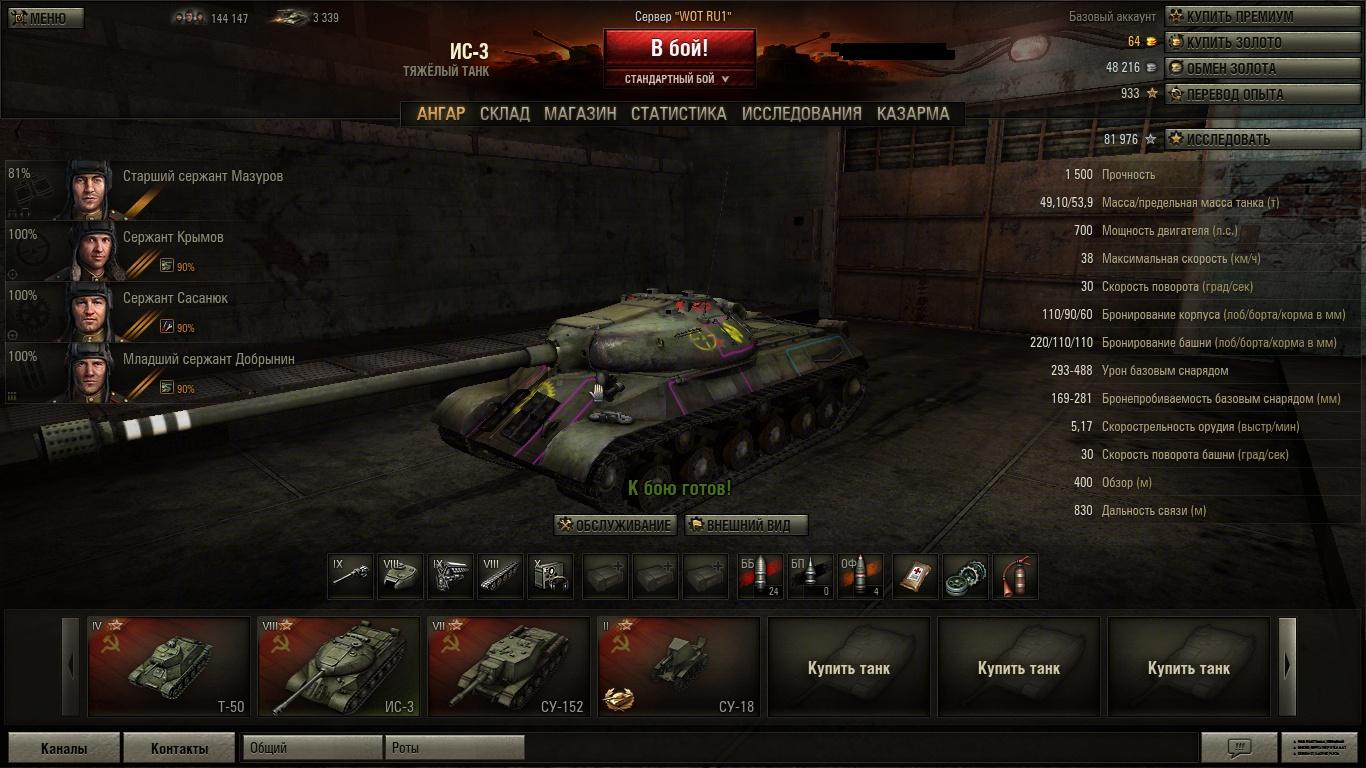Screen dimensions: 1366x768
Task: Show the СТАТИСТИКА tab
Action: pos(678,114)
